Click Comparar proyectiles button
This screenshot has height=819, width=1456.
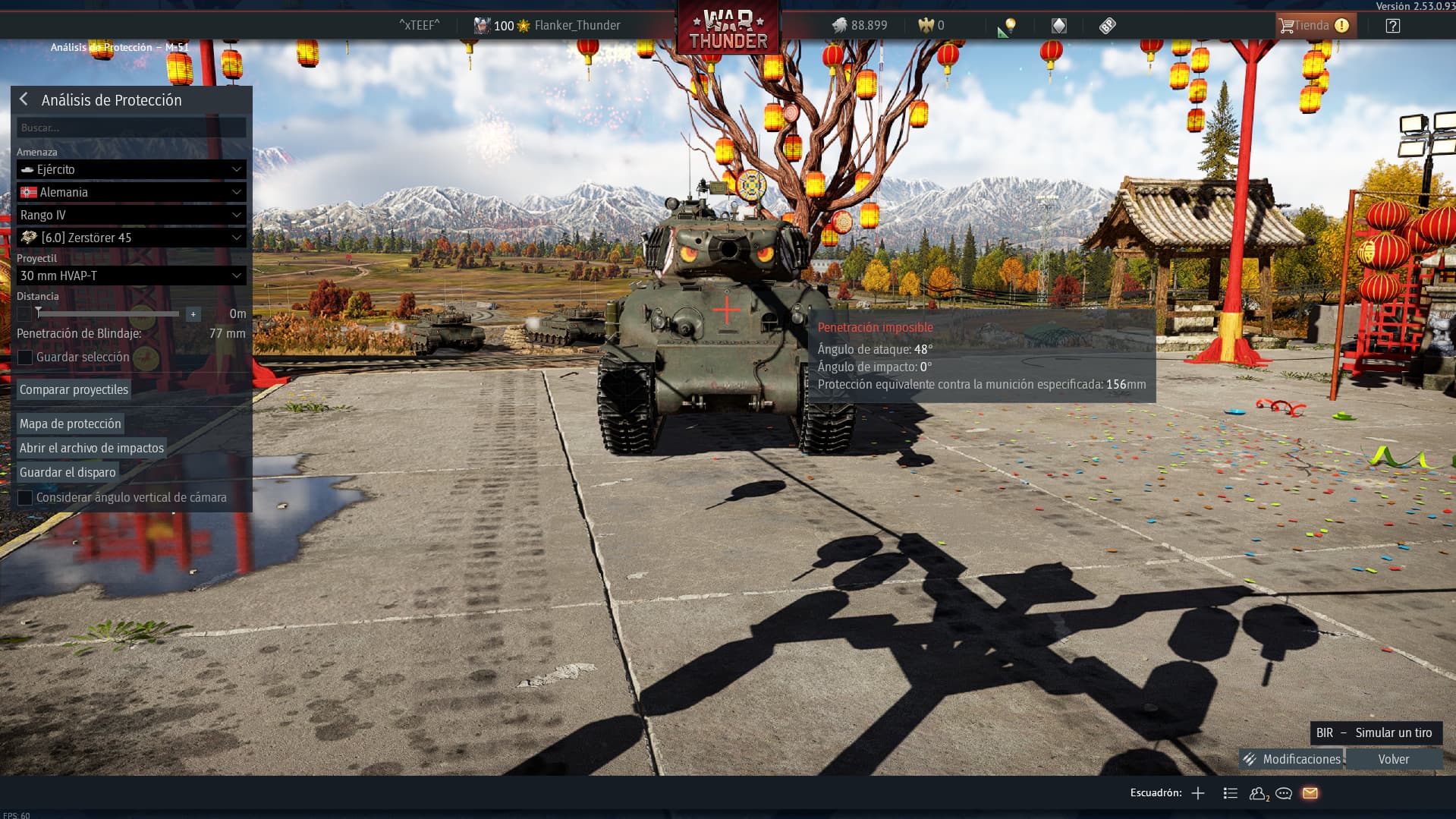74,389
